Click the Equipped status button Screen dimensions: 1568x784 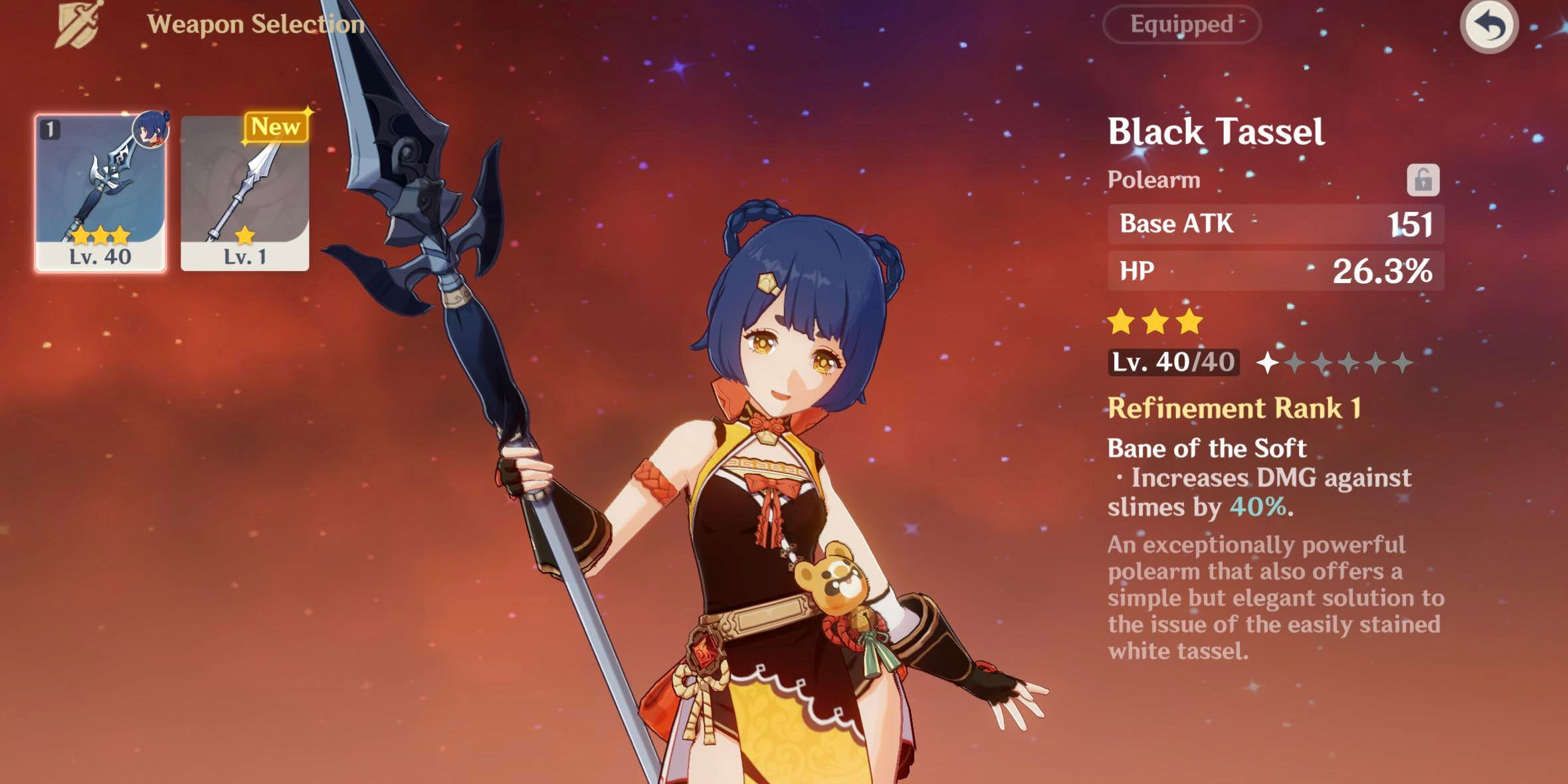pos(1181,25)
